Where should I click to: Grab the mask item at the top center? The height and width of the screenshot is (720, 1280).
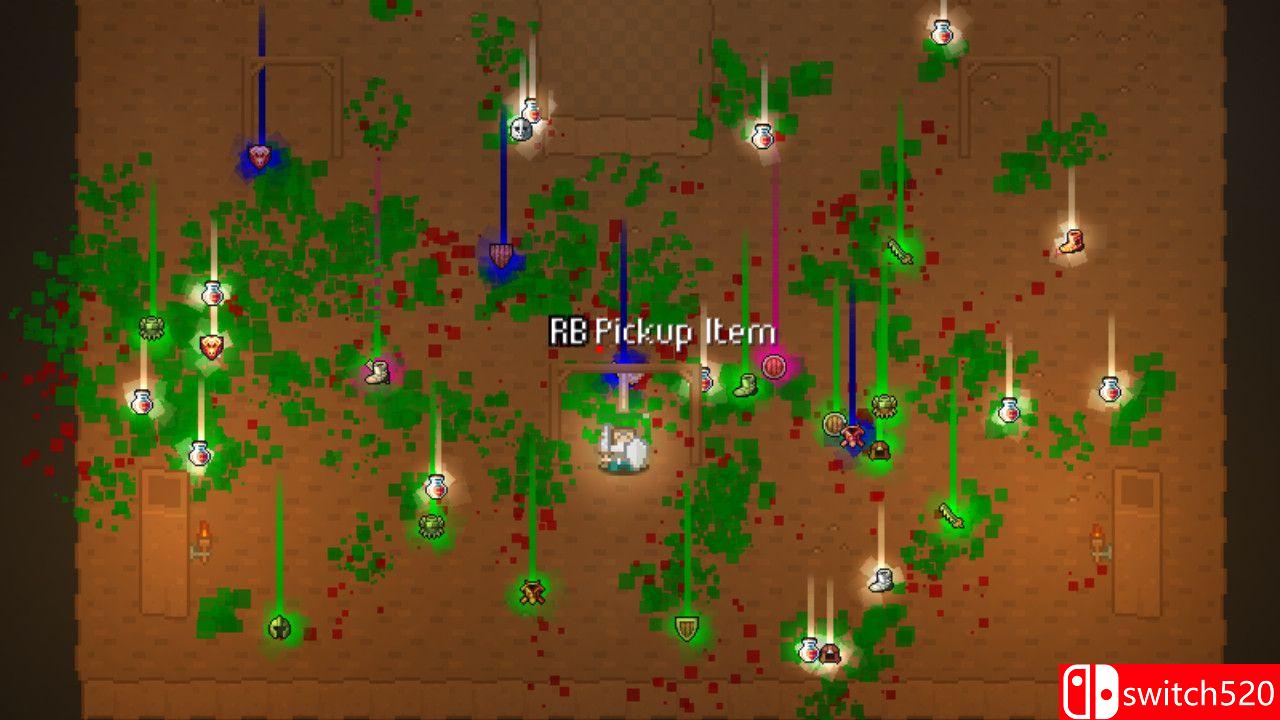click(522, 129)
